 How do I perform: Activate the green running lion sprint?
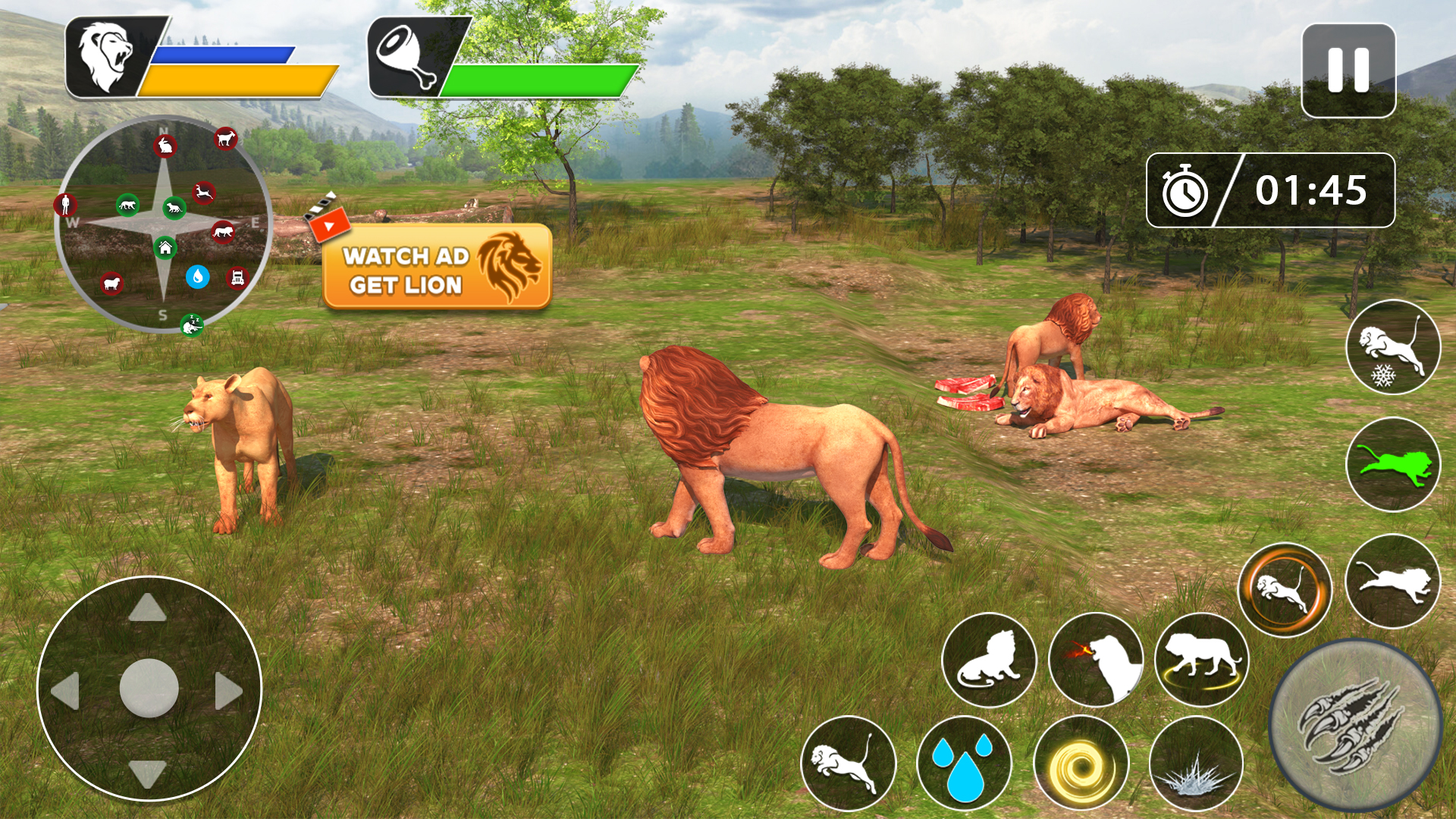pyautogui.click(x=1392, y=464)
